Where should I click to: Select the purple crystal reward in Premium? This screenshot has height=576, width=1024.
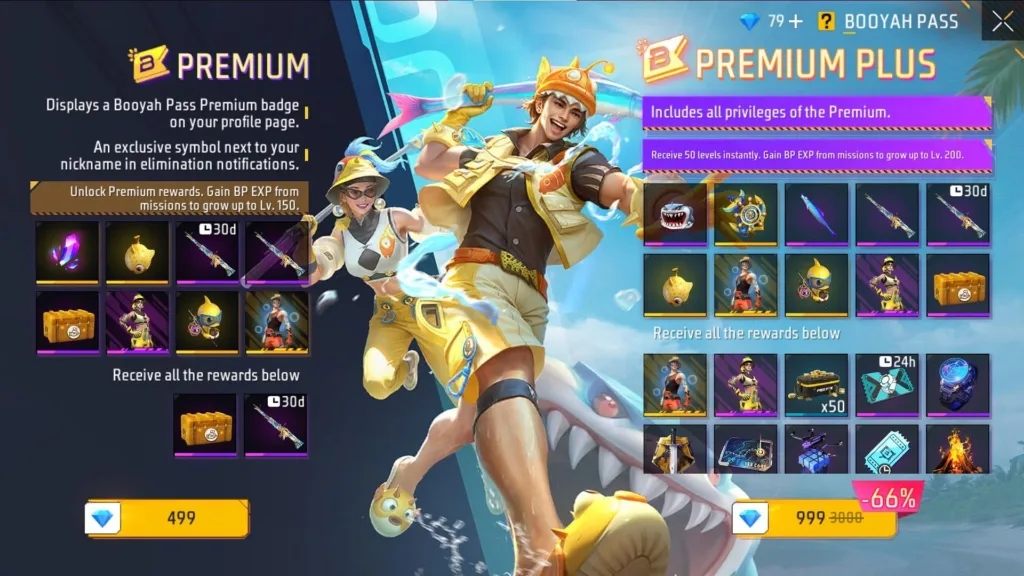click(x=67, y=253)
